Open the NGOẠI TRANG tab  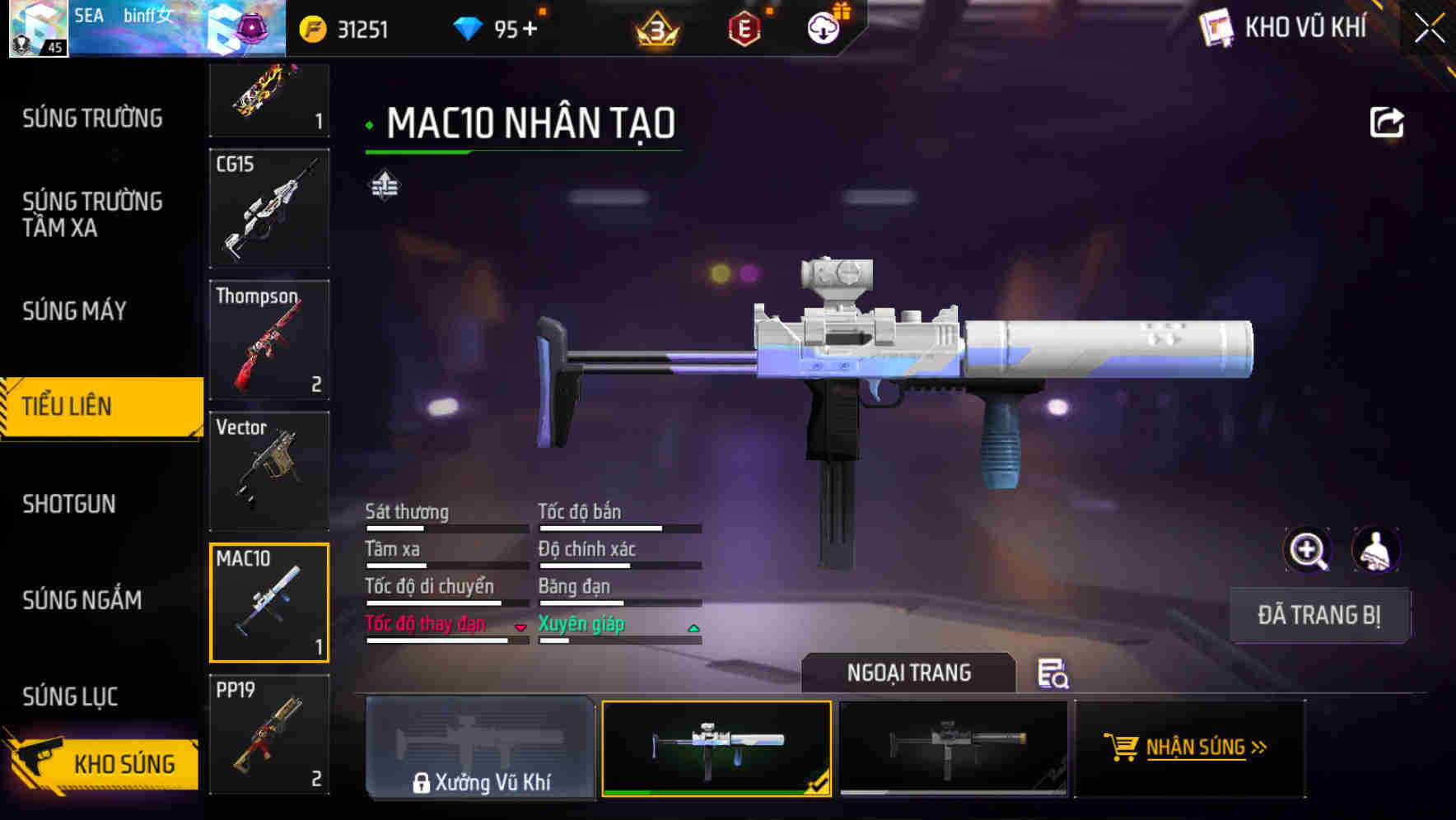(x=908, y=673)
